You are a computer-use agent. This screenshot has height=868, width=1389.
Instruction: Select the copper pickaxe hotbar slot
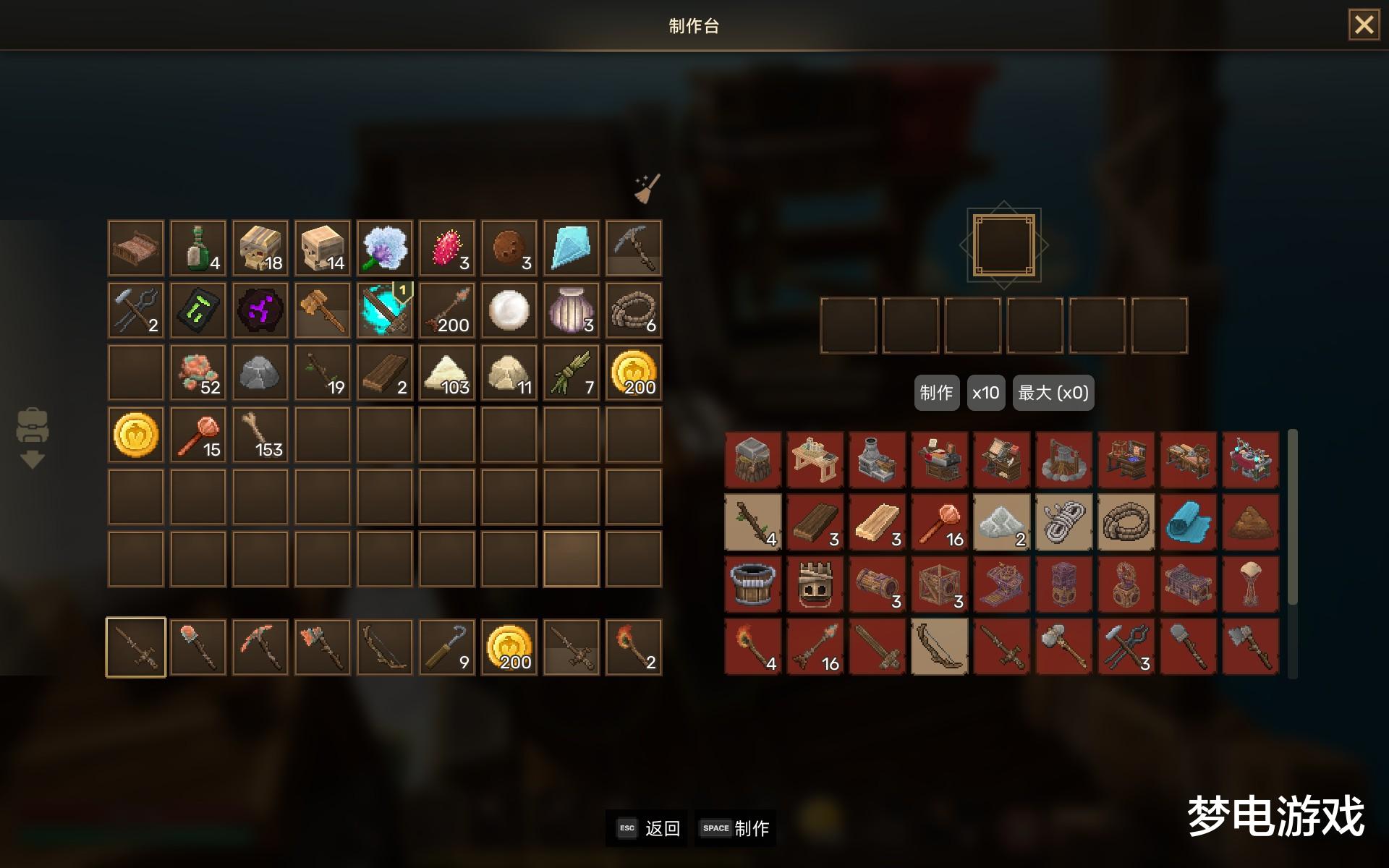click(x=260, y=647)
